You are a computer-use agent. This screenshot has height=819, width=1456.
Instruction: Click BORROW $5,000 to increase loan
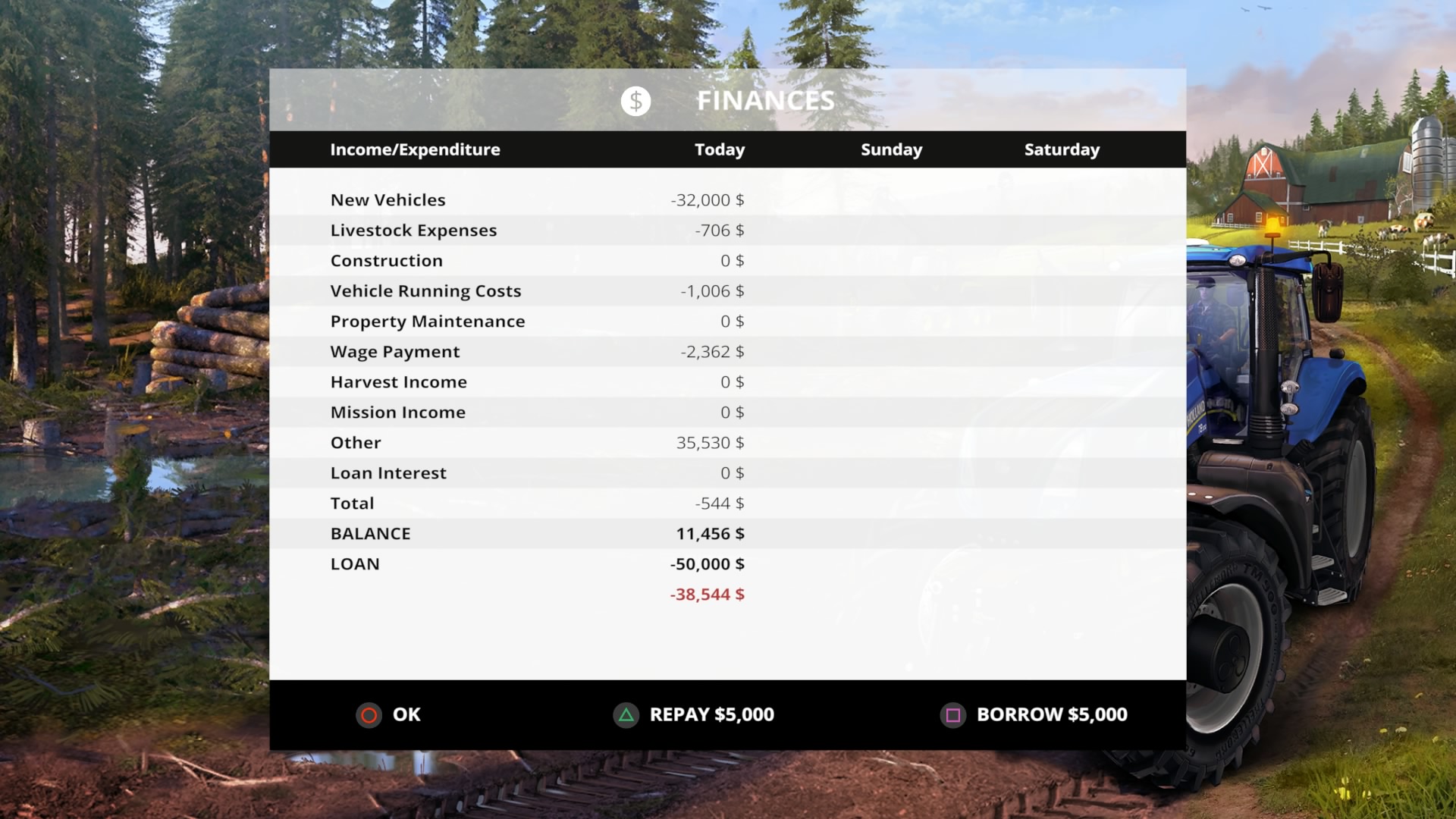[1051, 714]
